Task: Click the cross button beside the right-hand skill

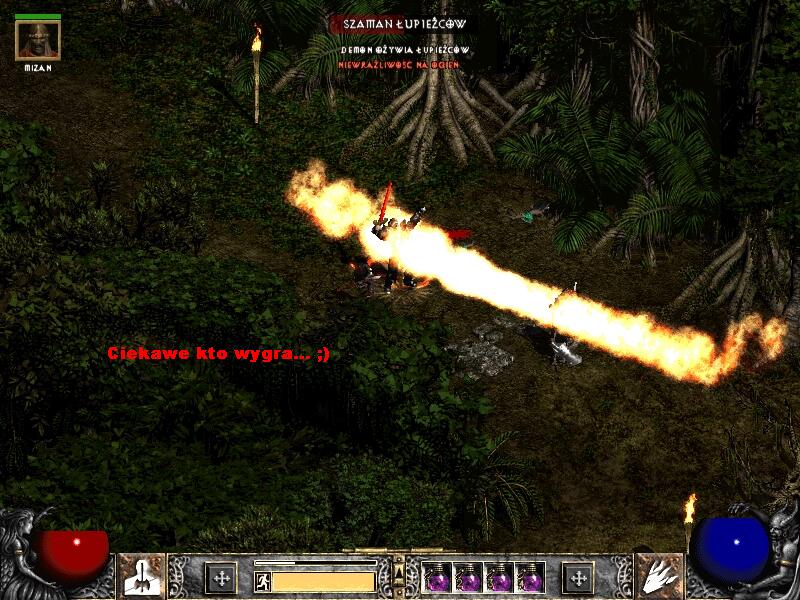Action: 577,577
